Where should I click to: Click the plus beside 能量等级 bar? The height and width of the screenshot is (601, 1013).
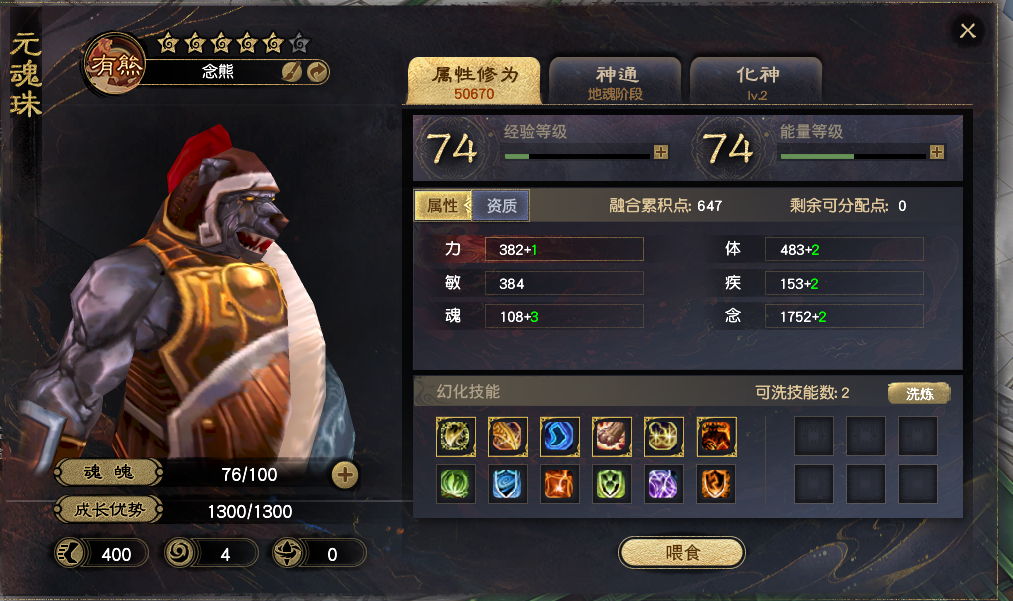[x=936, y=152]
